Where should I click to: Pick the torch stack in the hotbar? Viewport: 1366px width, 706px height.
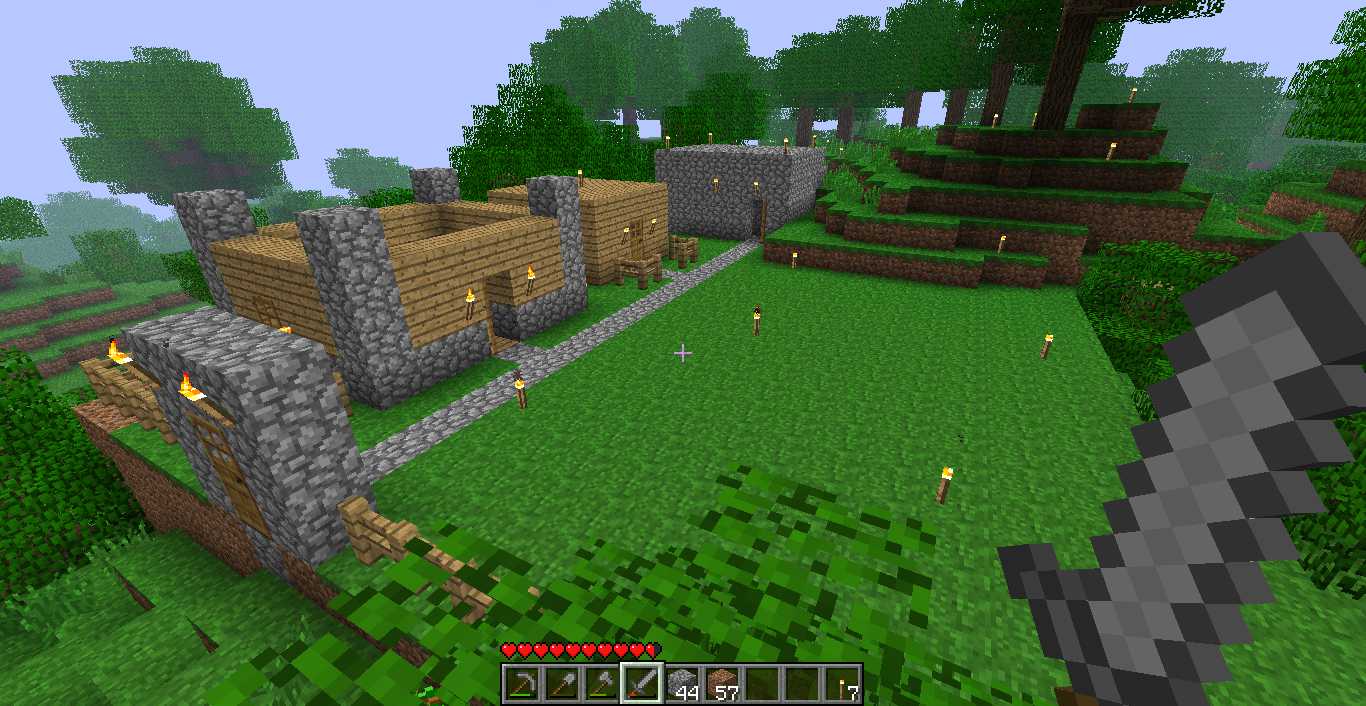point(842,684)
